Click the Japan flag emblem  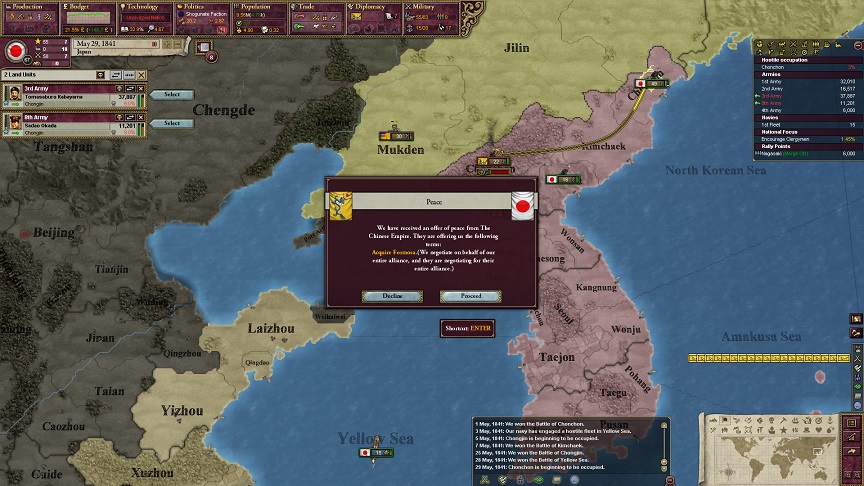(16, 50)
